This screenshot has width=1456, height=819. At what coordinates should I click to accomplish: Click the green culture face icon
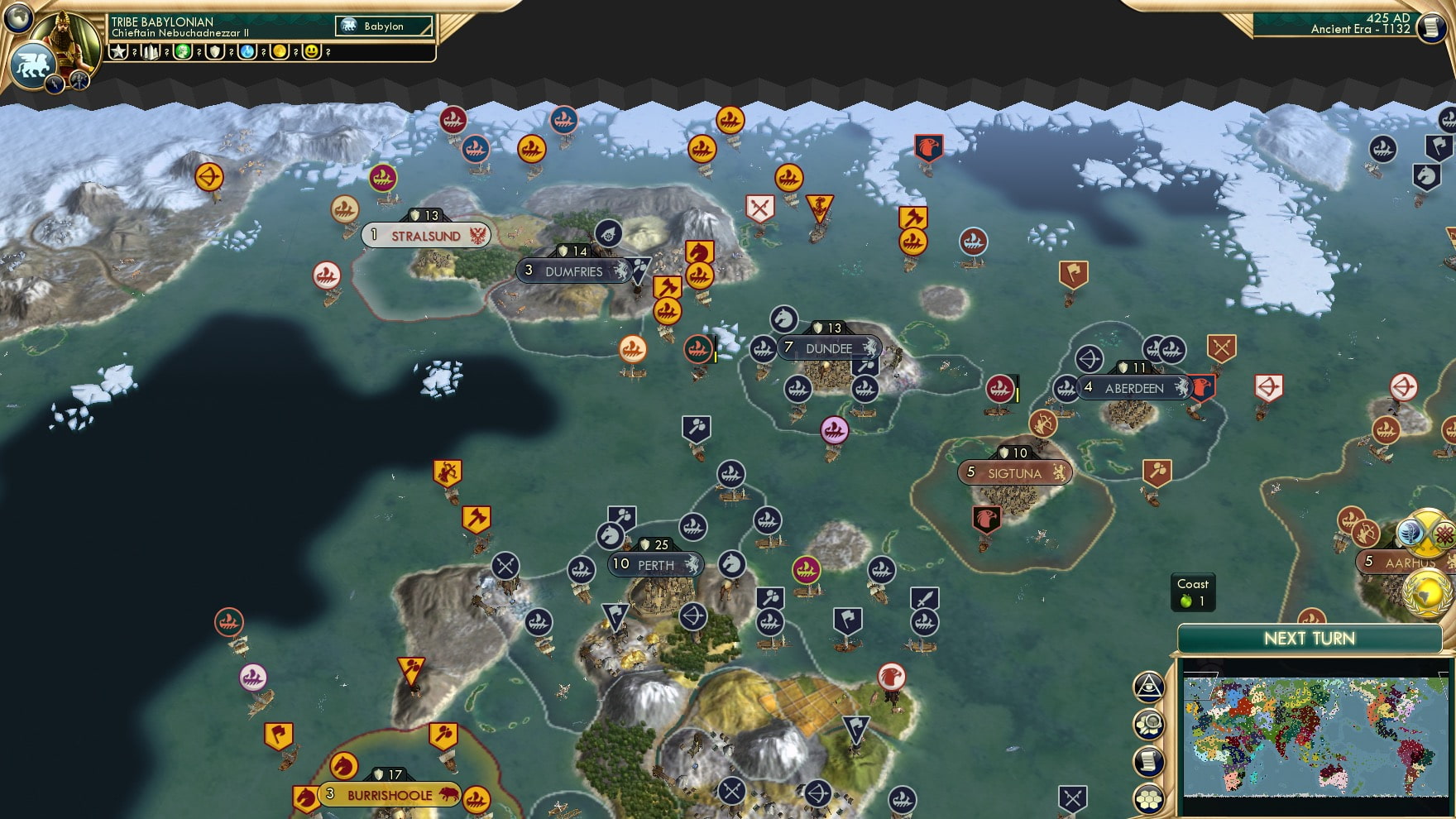(x=184, y=51)
